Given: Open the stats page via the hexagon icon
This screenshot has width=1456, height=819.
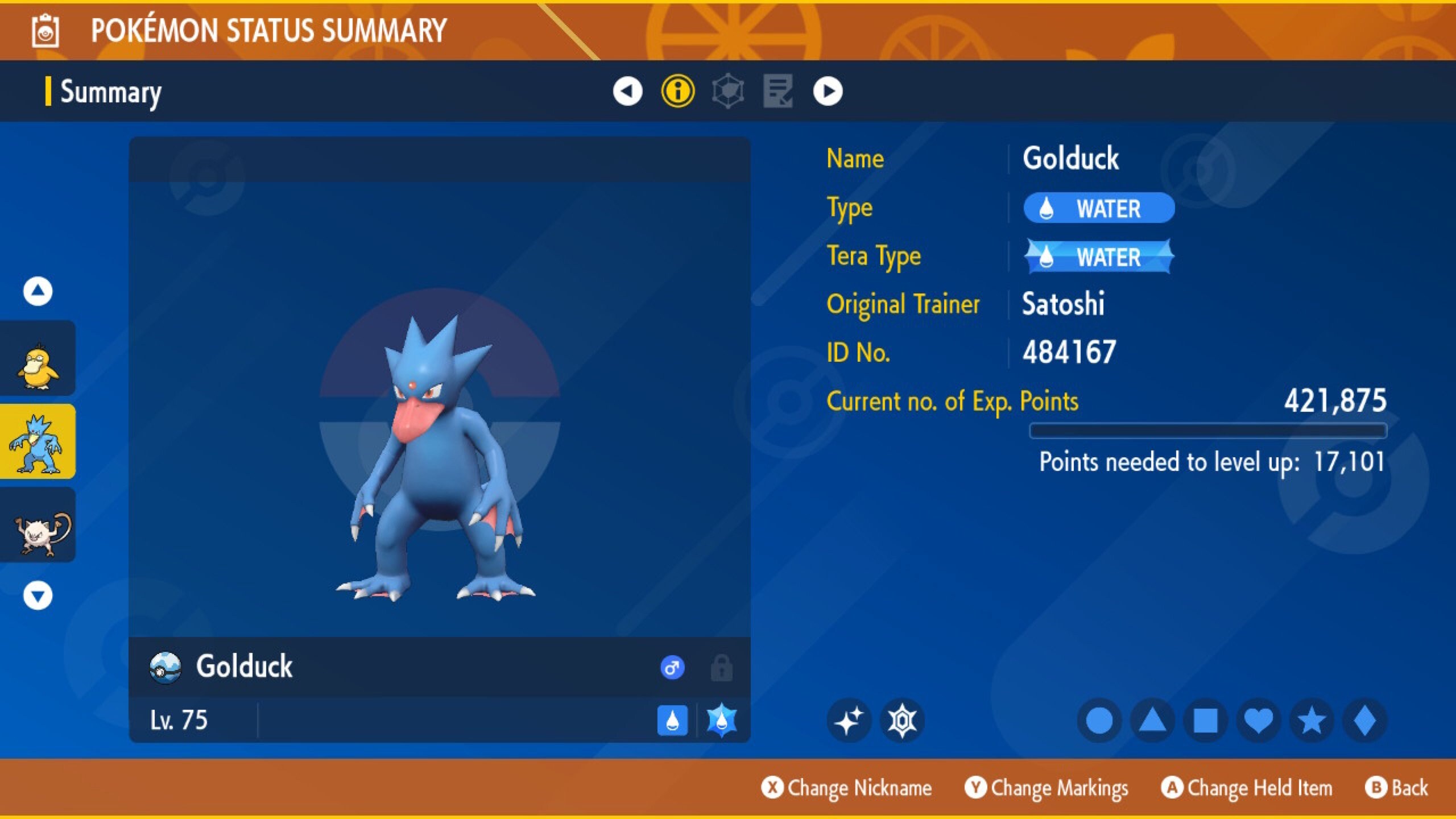Looking at the screenshot, I should point(730,91).
